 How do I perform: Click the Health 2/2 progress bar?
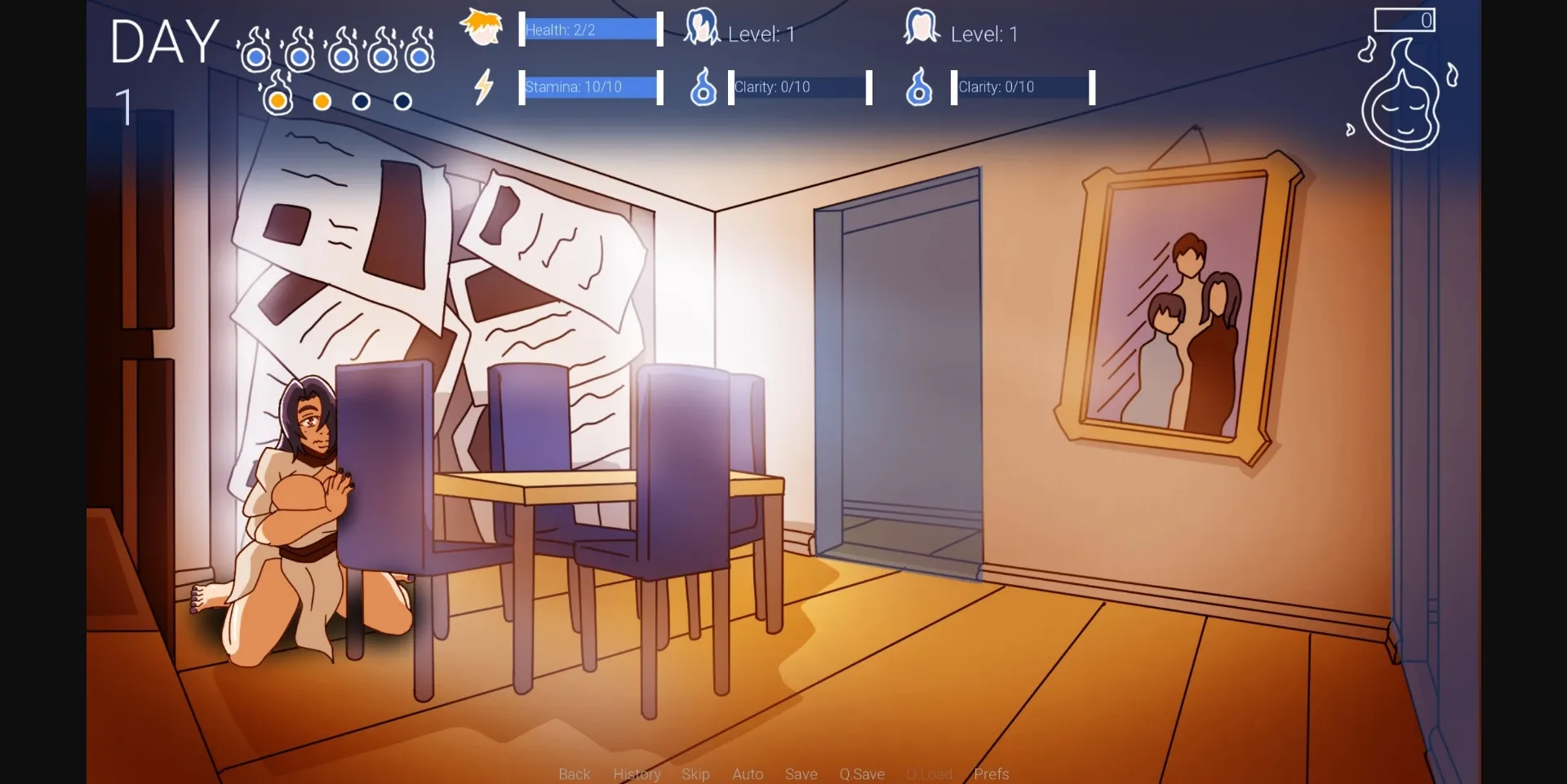pos(589,29)
